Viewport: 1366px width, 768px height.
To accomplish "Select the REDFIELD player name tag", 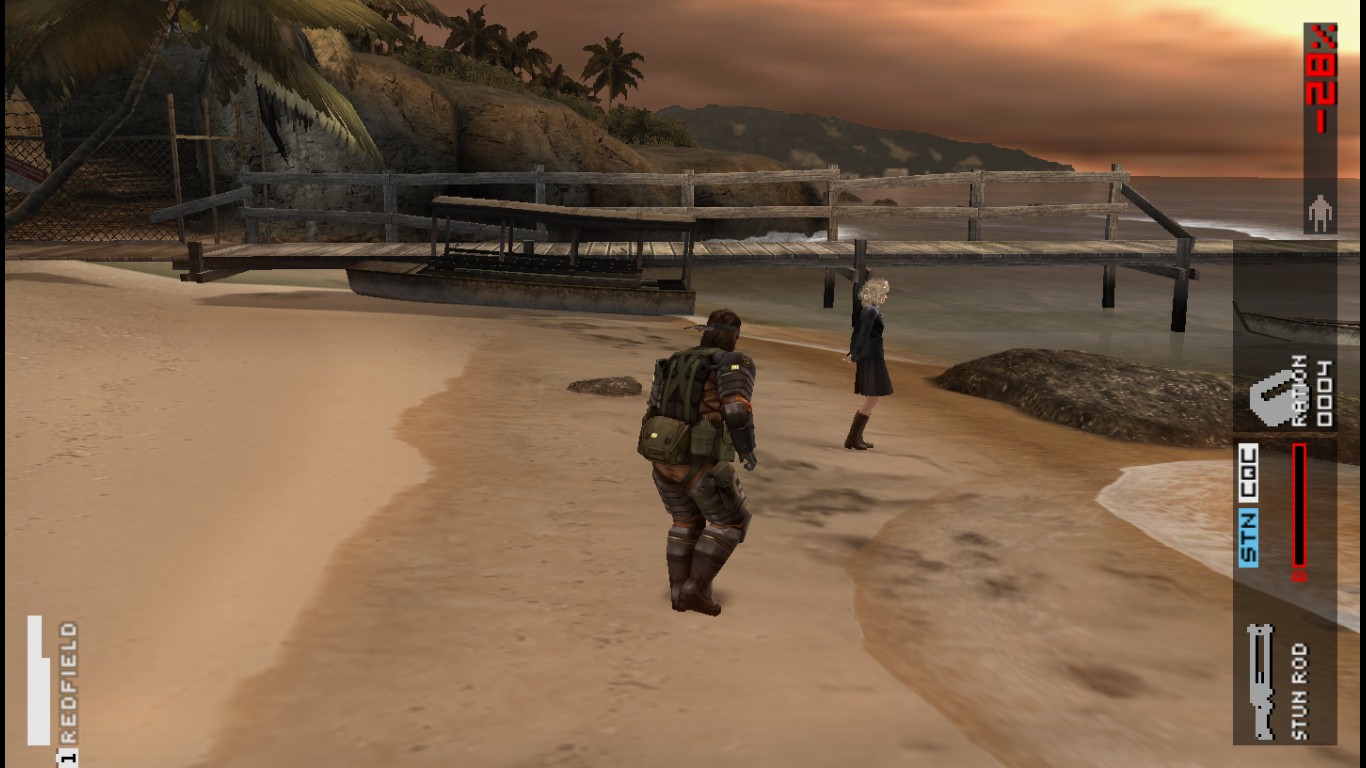I will [68, 682].
